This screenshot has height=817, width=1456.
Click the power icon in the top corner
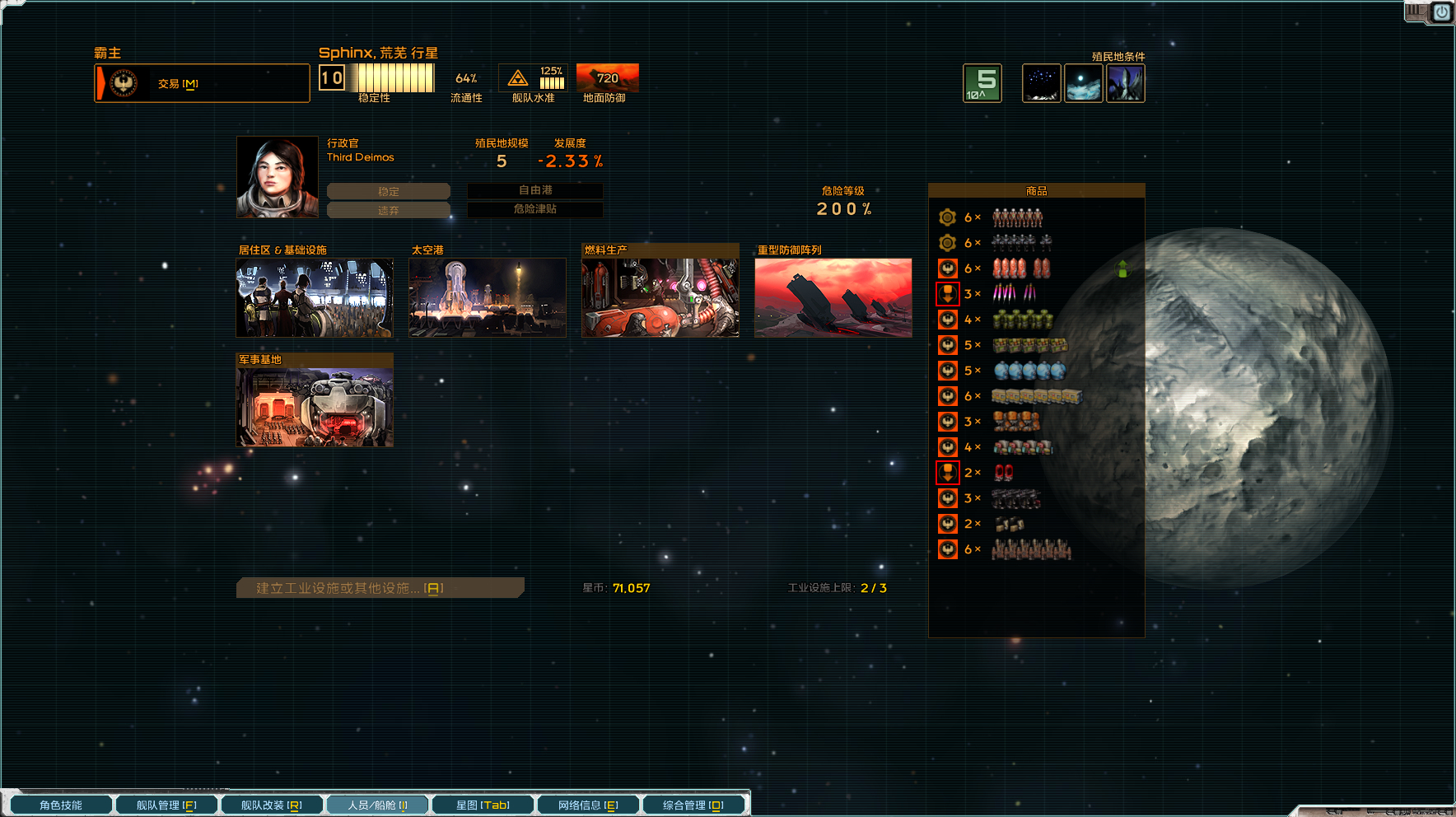(x=1442, y=12)
